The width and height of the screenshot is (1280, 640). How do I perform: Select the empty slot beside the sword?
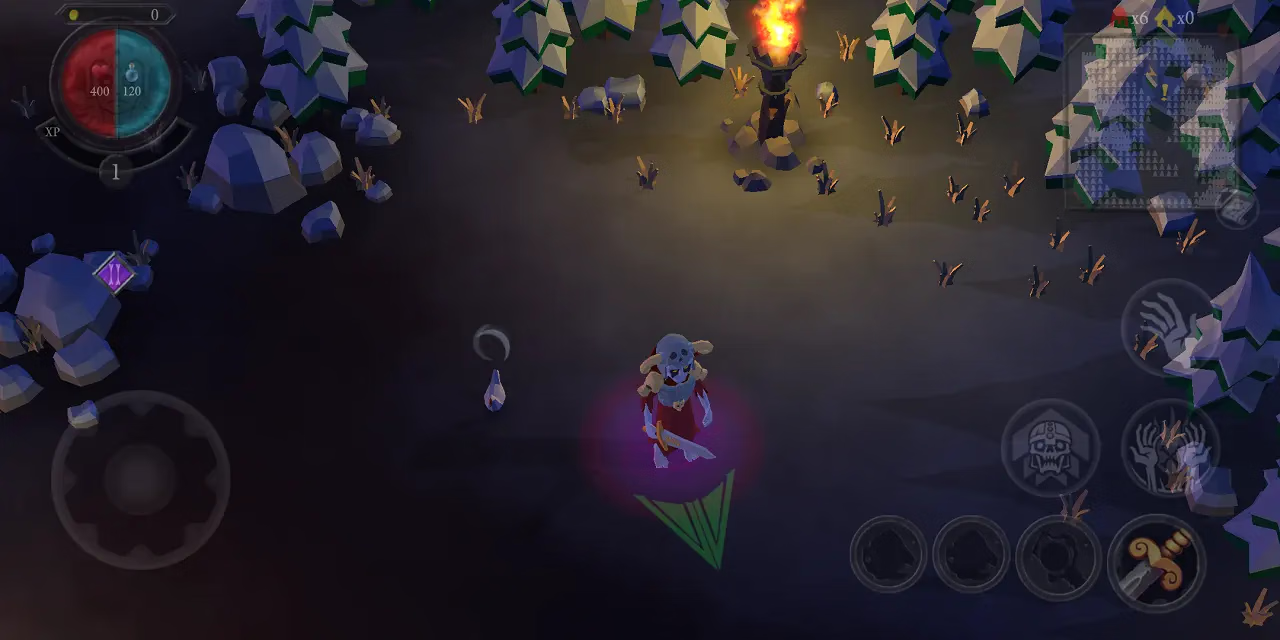click(1058, 557)
